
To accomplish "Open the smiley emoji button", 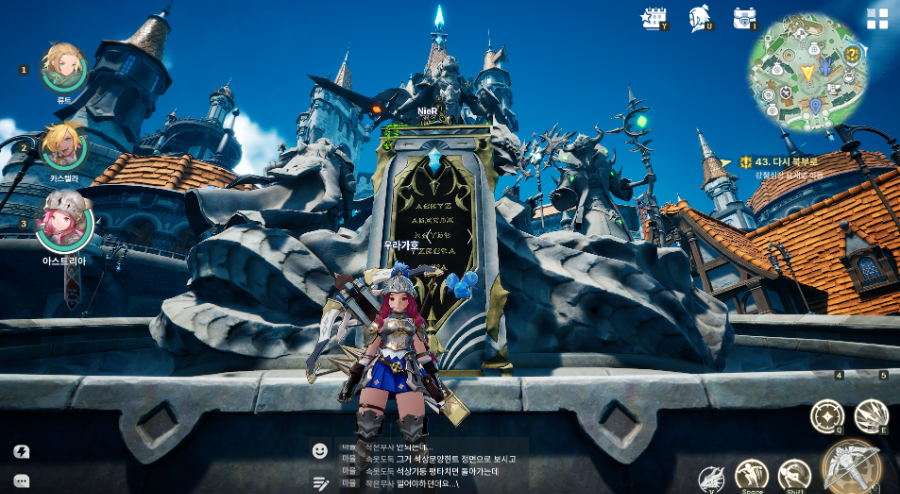I will (320, 451).
